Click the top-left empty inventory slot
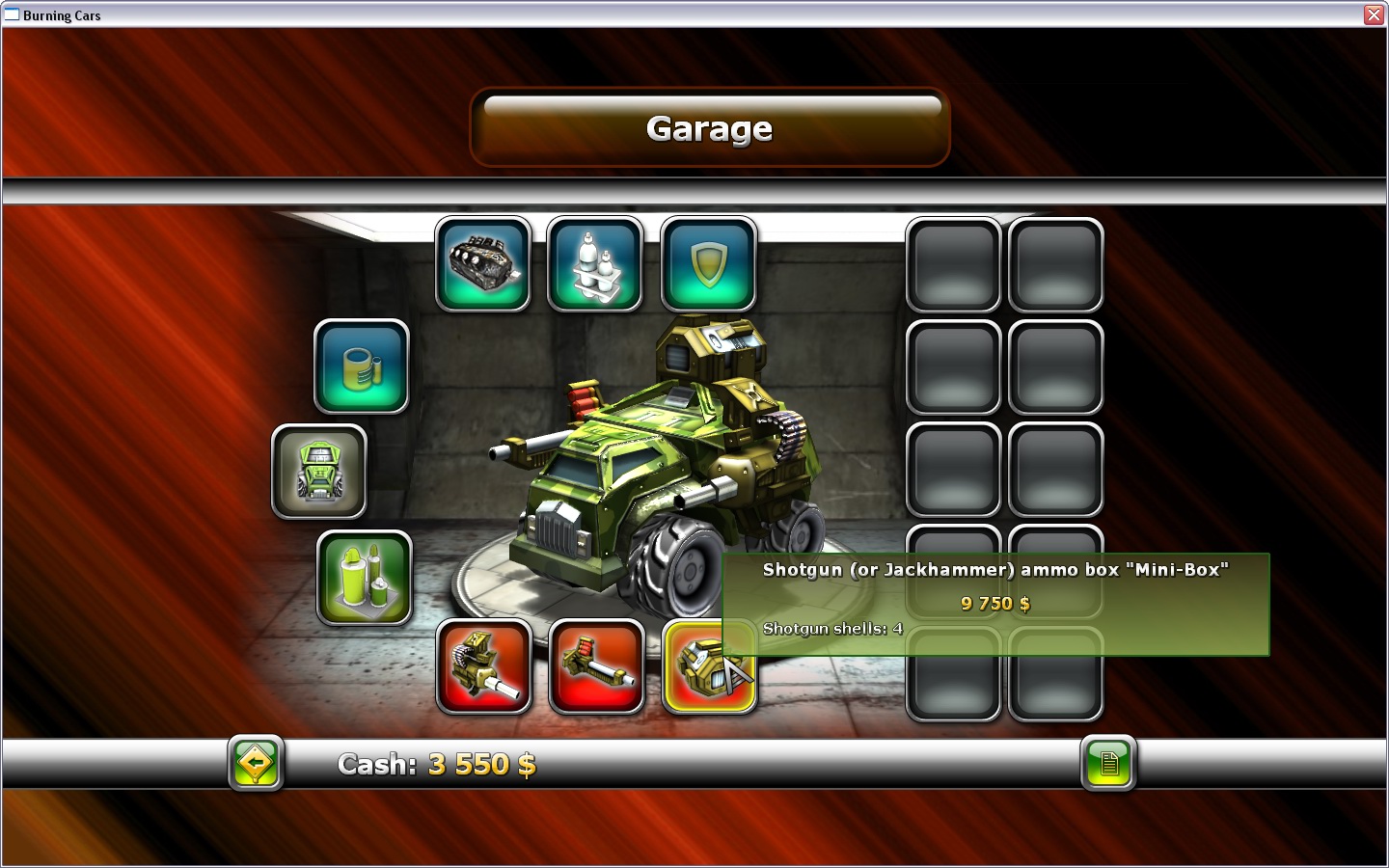This screenshot has width=1389, height=868. pos(953,265)
